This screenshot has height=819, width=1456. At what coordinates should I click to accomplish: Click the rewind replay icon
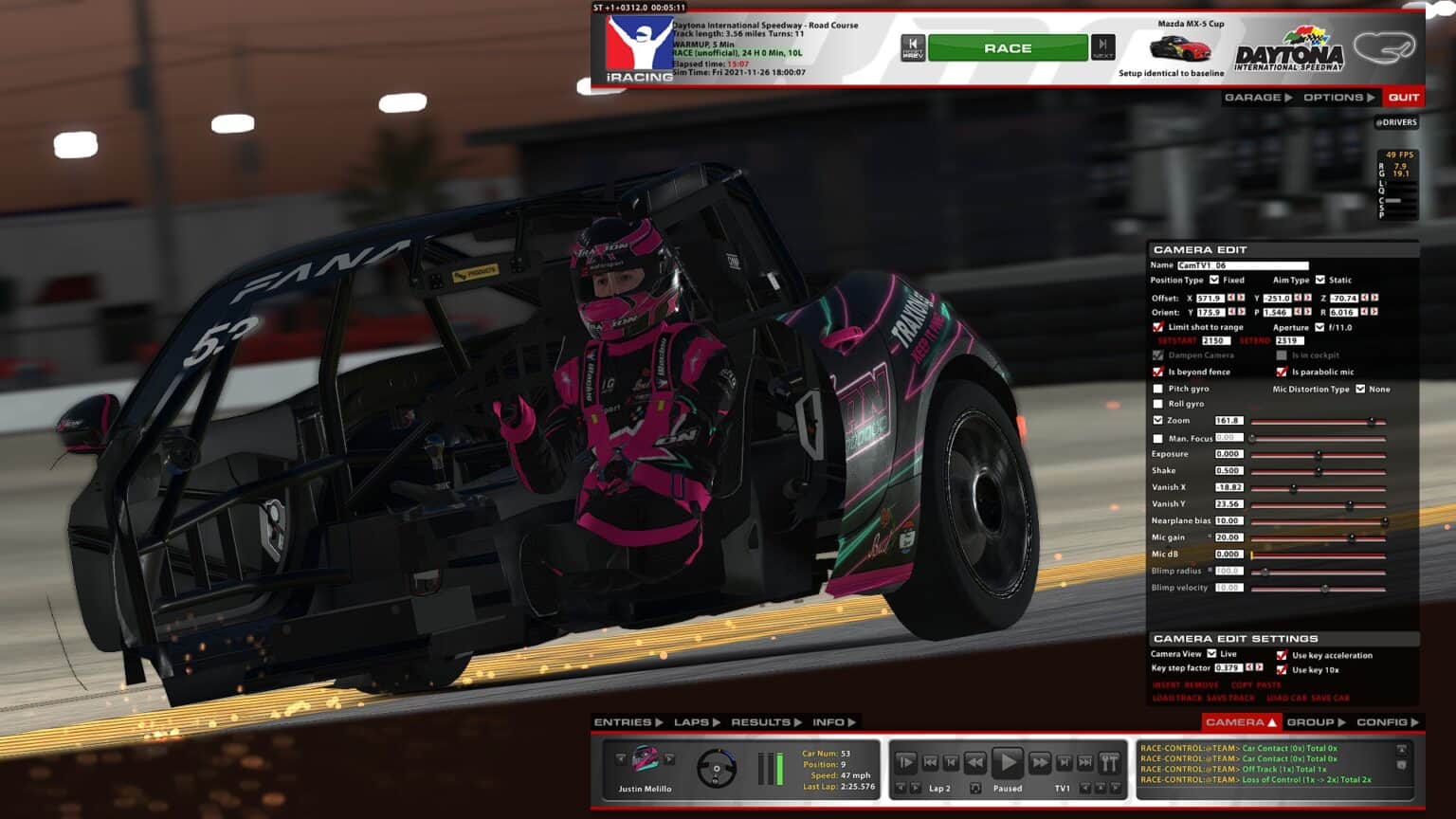(x=975, y=761)
